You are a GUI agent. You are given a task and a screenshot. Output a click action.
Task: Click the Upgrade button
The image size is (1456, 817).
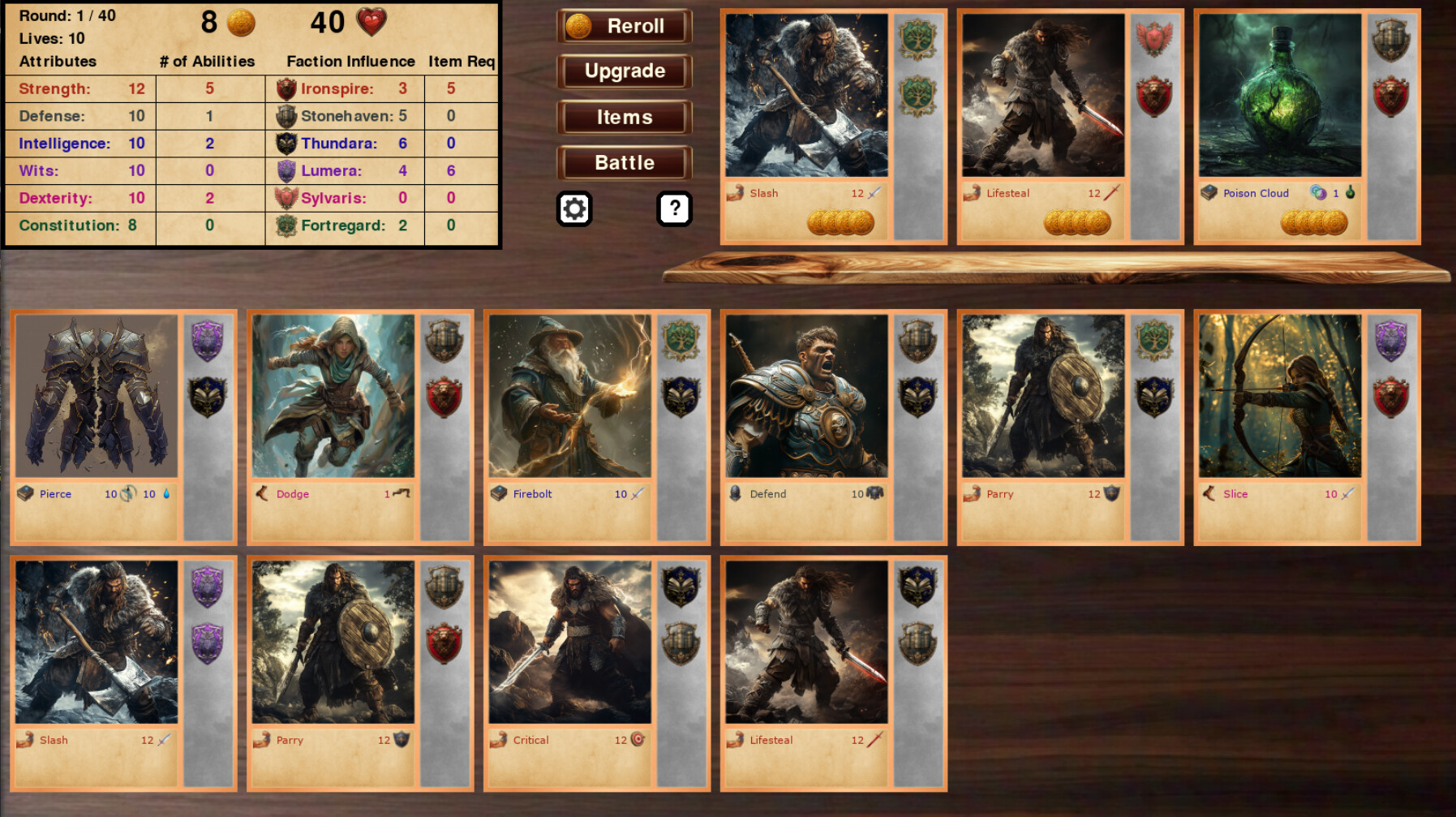[x=623, y=71]
